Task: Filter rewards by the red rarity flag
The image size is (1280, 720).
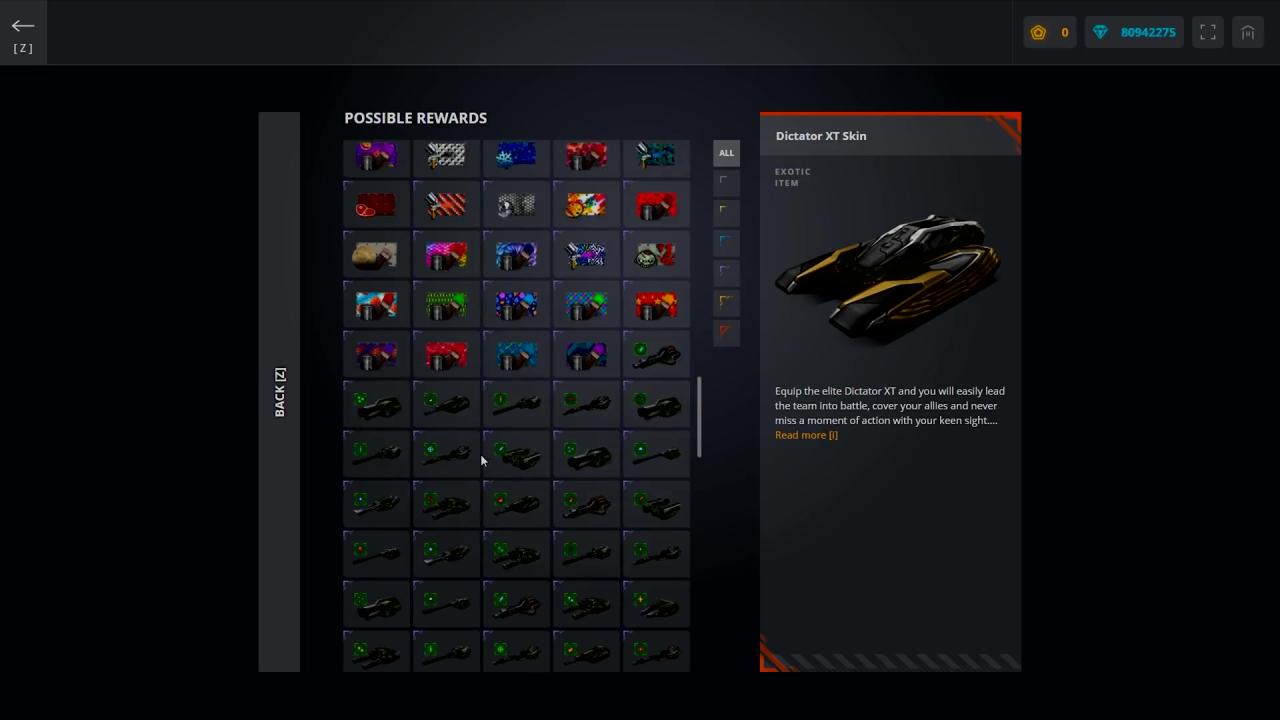Action: pyautogui.click(x=726, y=331)
